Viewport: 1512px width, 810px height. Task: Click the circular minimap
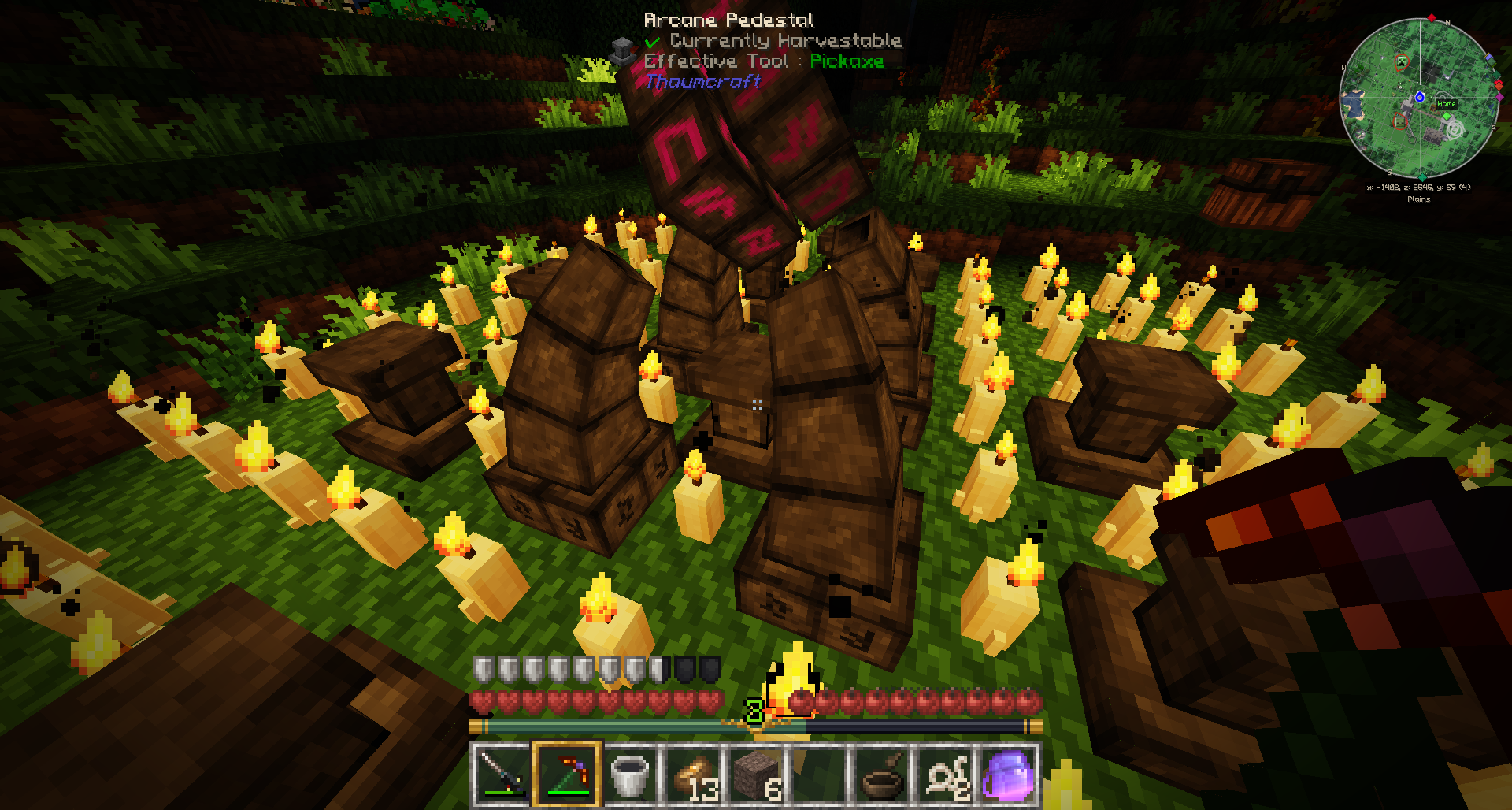coord(1420,98)
